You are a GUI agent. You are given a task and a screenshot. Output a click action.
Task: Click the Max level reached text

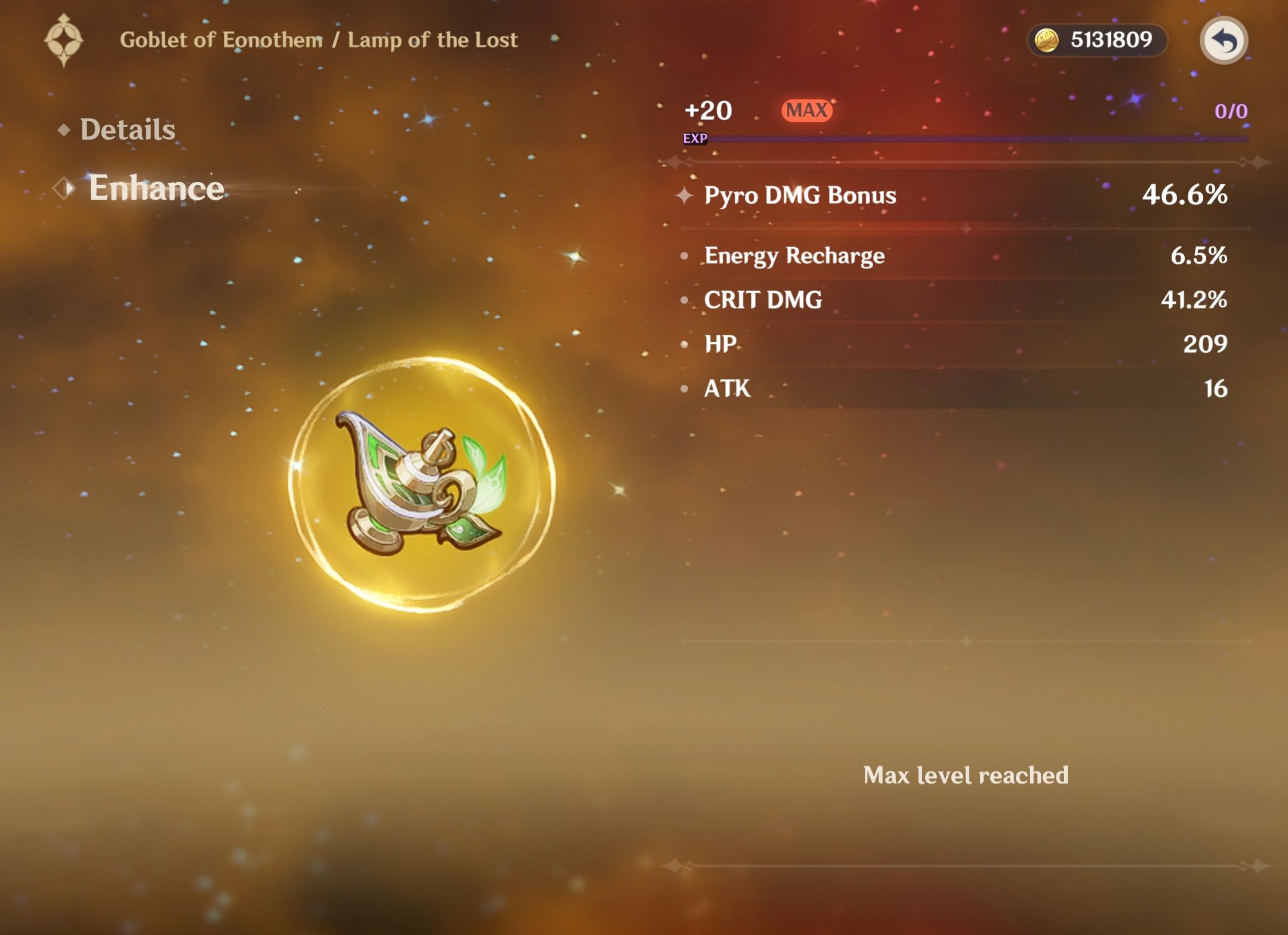pyautogui.click(x=965, y=776)
